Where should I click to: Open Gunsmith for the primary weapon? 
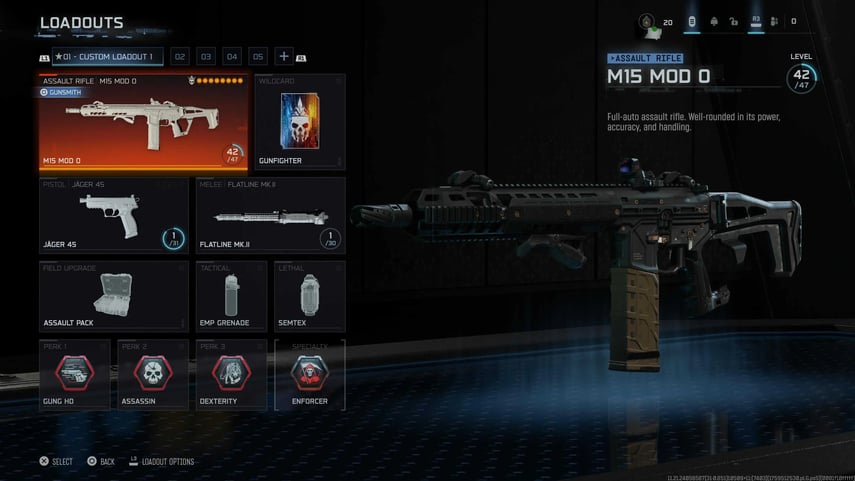coord(62,92)
